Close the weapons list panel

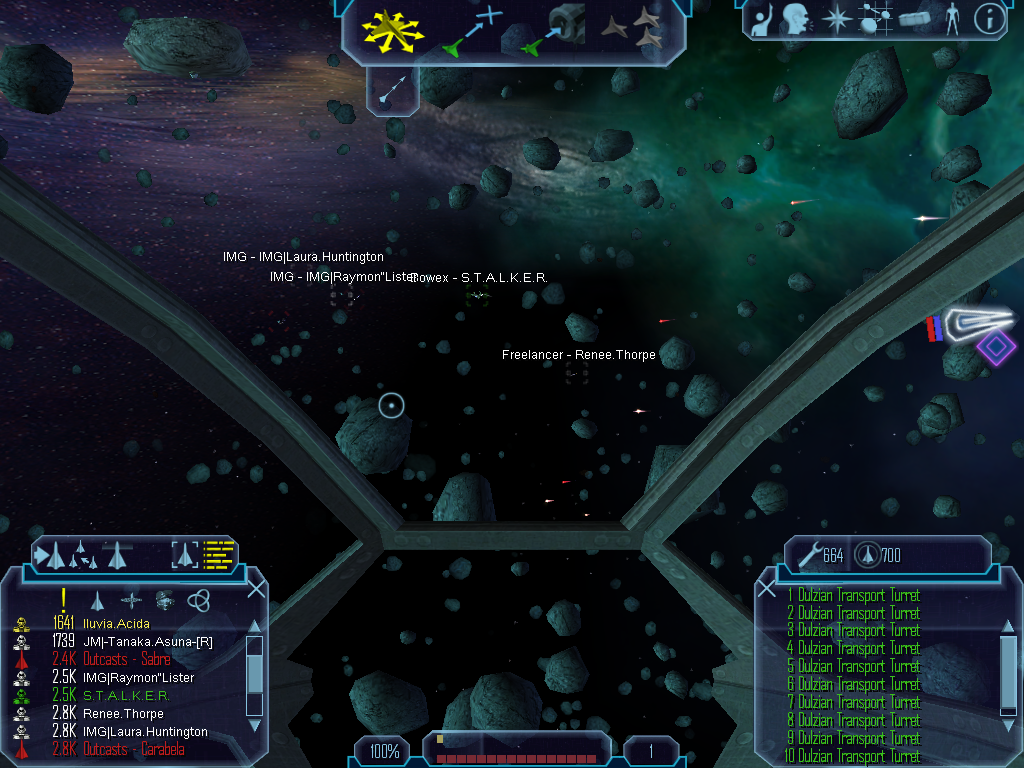767,588
